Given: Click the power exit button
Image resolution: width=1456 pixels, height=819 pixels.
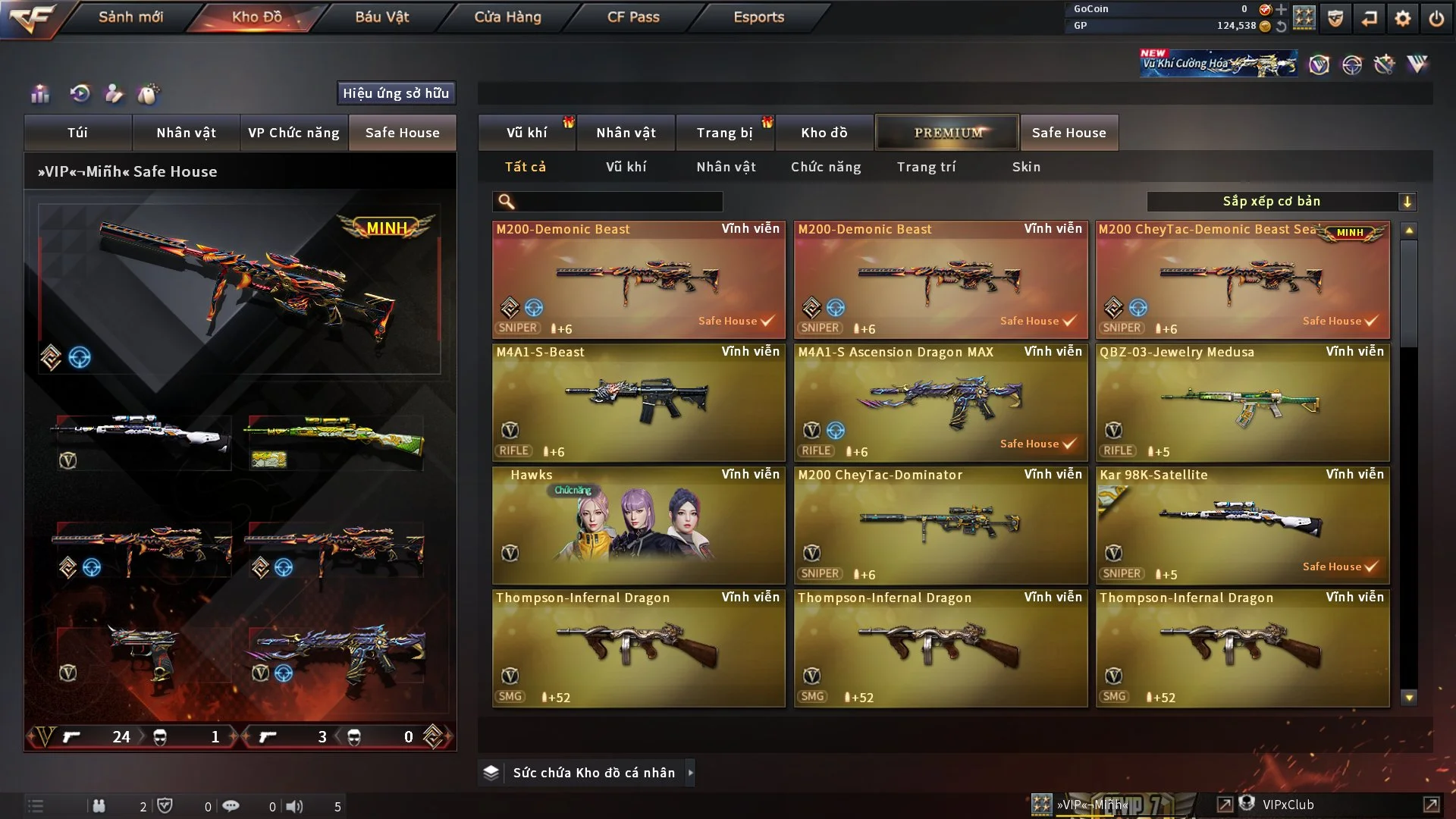Looking at the screenshot, I should point(1436,18).
